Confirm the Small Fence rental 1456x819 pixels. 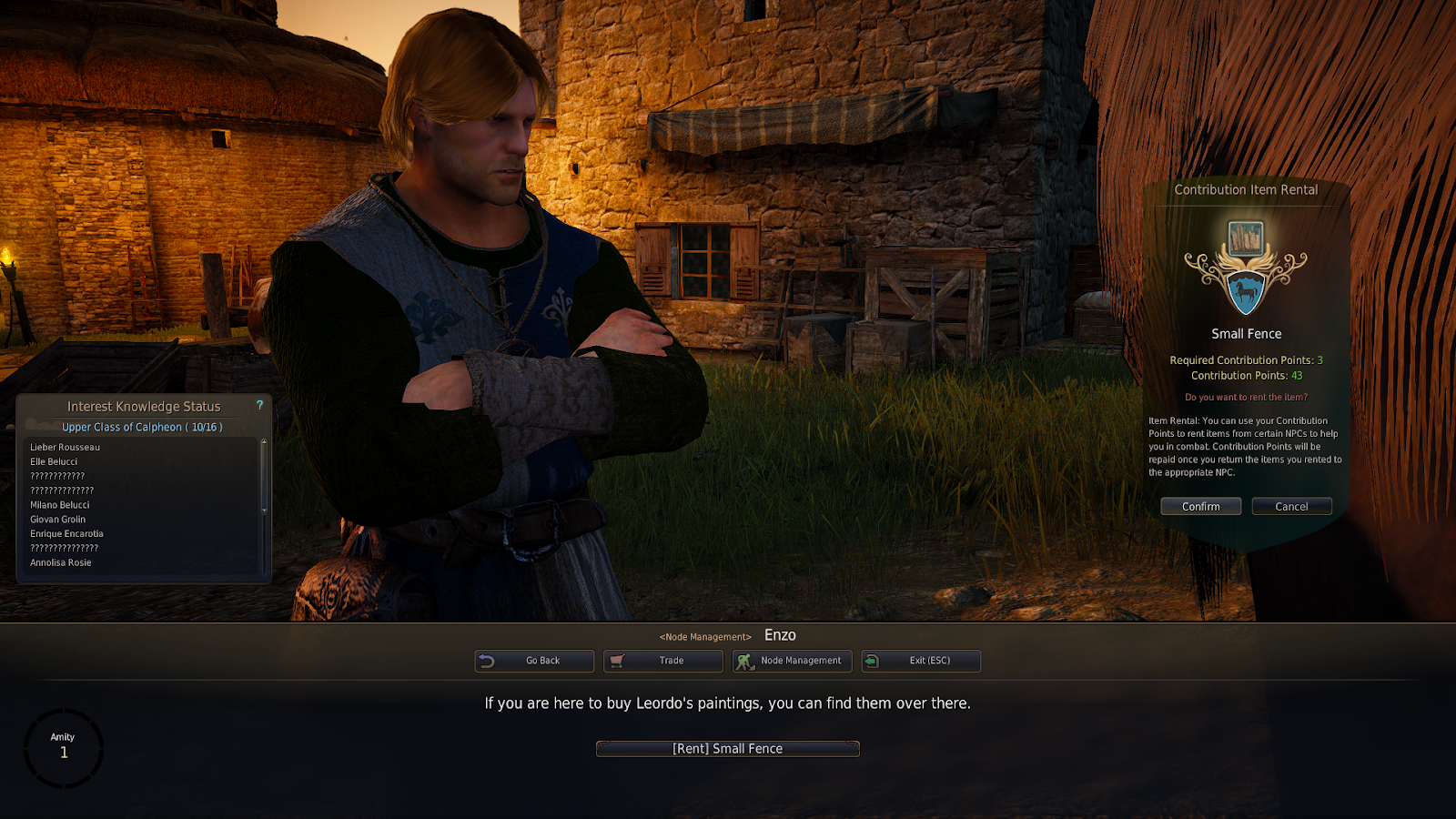click(x=1200, y=506)
